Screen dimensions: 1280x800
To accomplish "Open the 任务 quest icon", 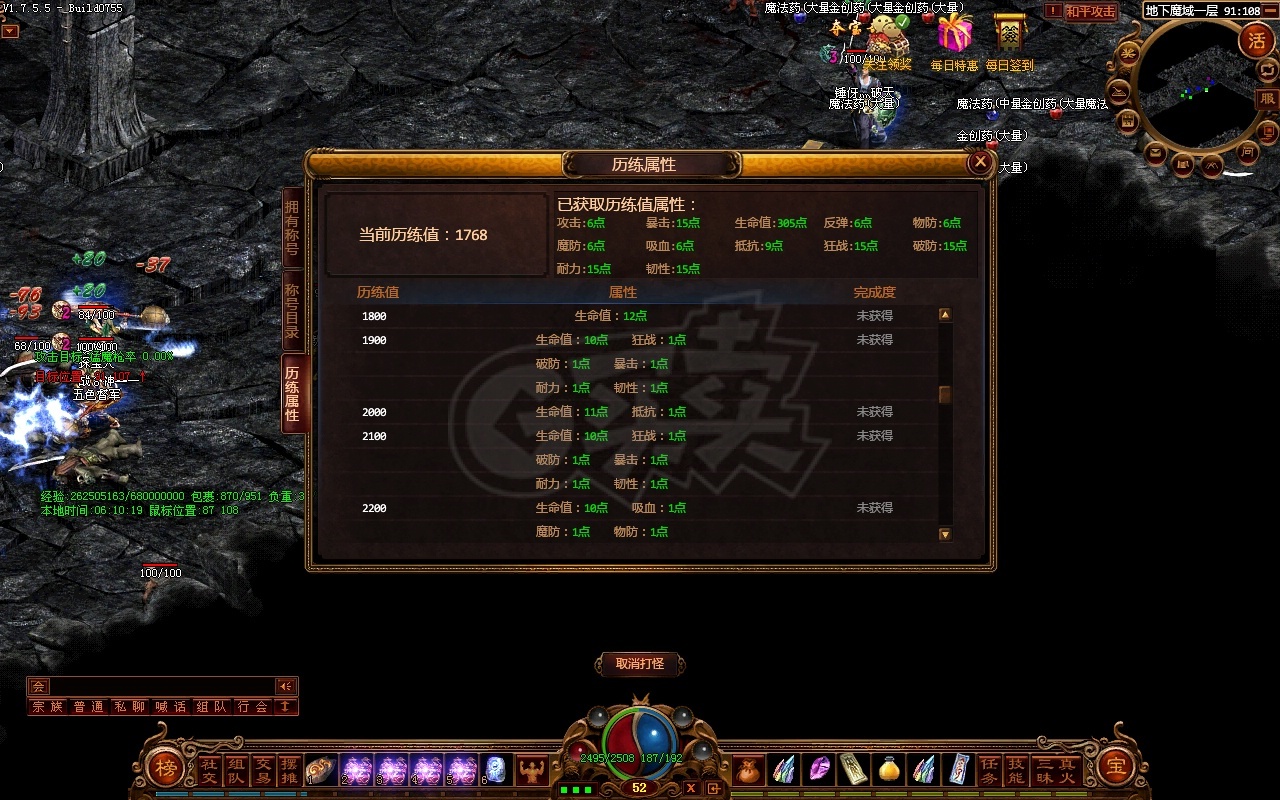I will [x=990, y=770].
